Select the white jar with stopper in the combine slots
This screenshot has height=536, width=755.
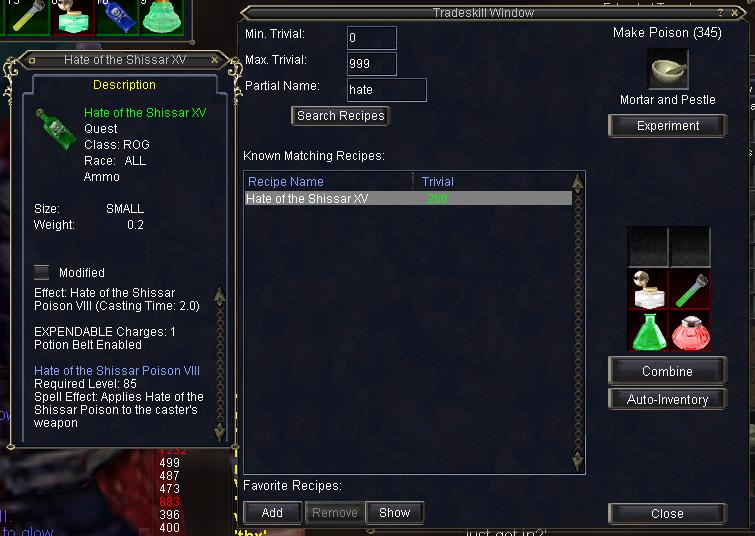(x=648, y=290)
